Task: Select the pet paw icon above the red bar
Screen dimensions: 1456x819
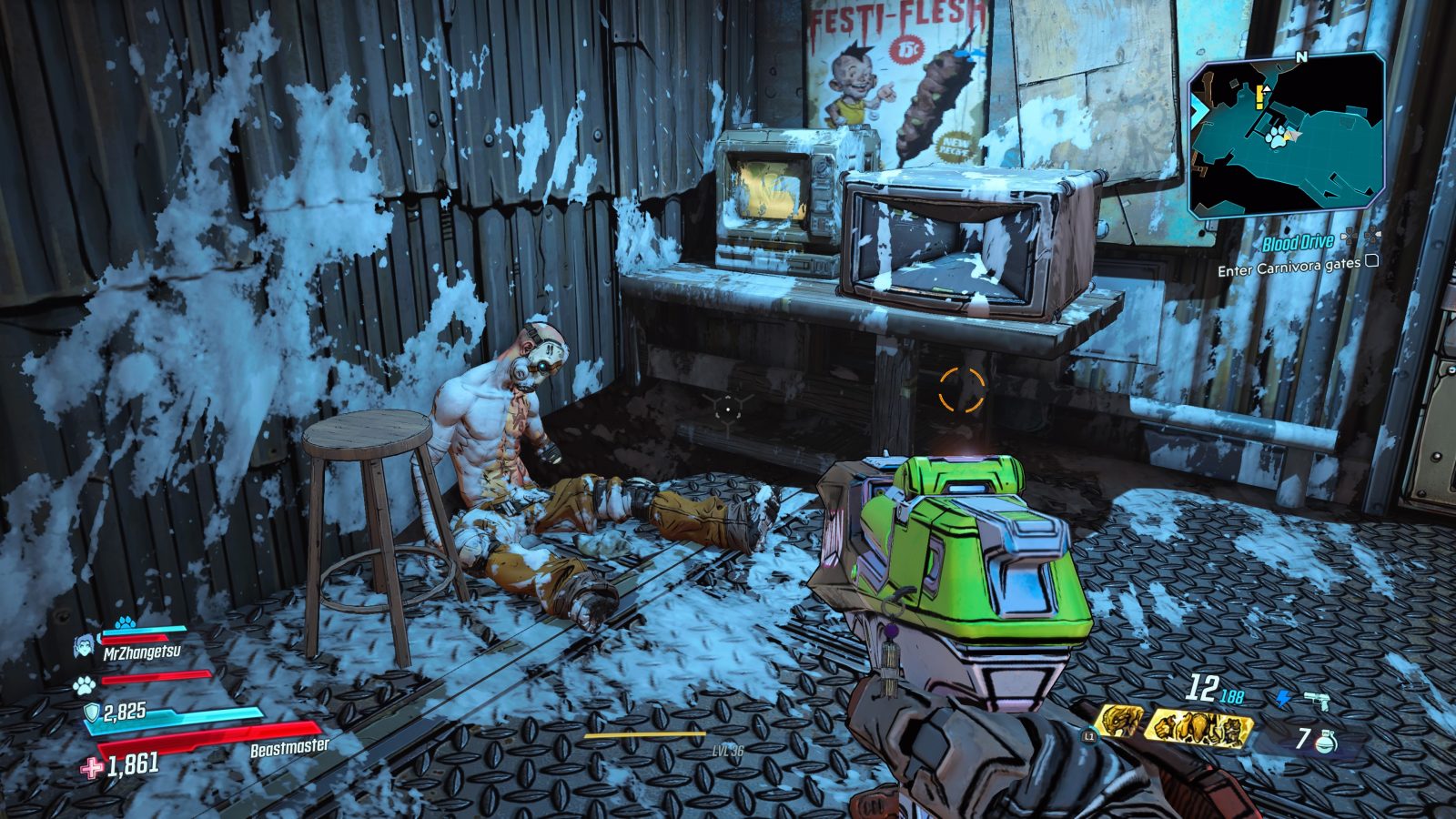Action: pos(84,684)
